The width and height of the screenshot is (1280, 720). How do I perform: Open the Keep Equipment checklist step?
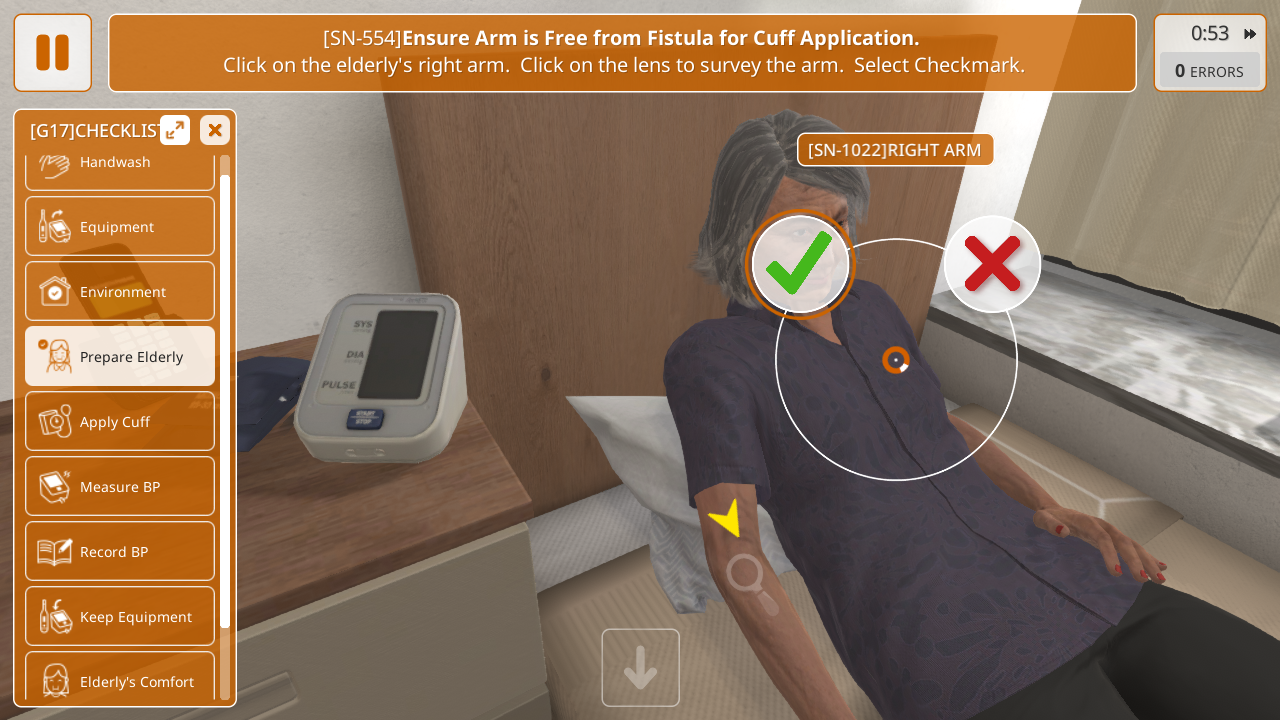(120, 617)
